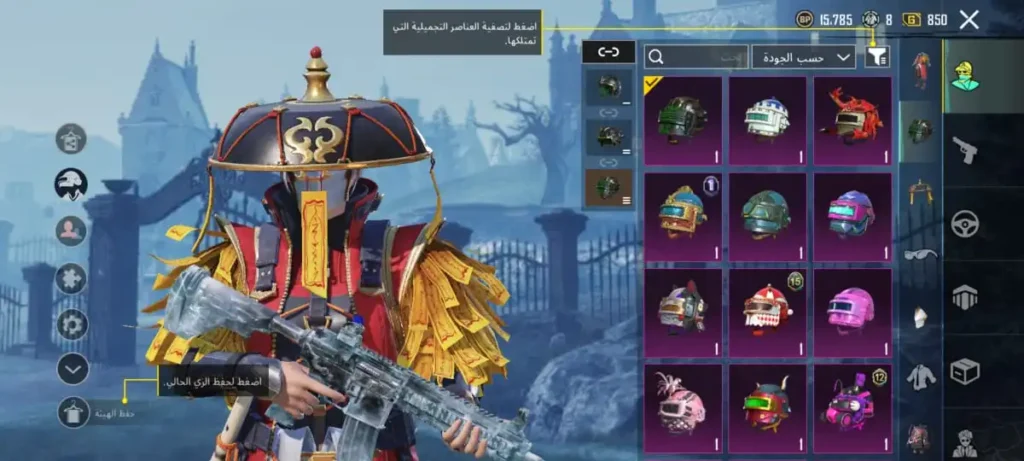Select the sunglasses subcategory

click(920, 254)
